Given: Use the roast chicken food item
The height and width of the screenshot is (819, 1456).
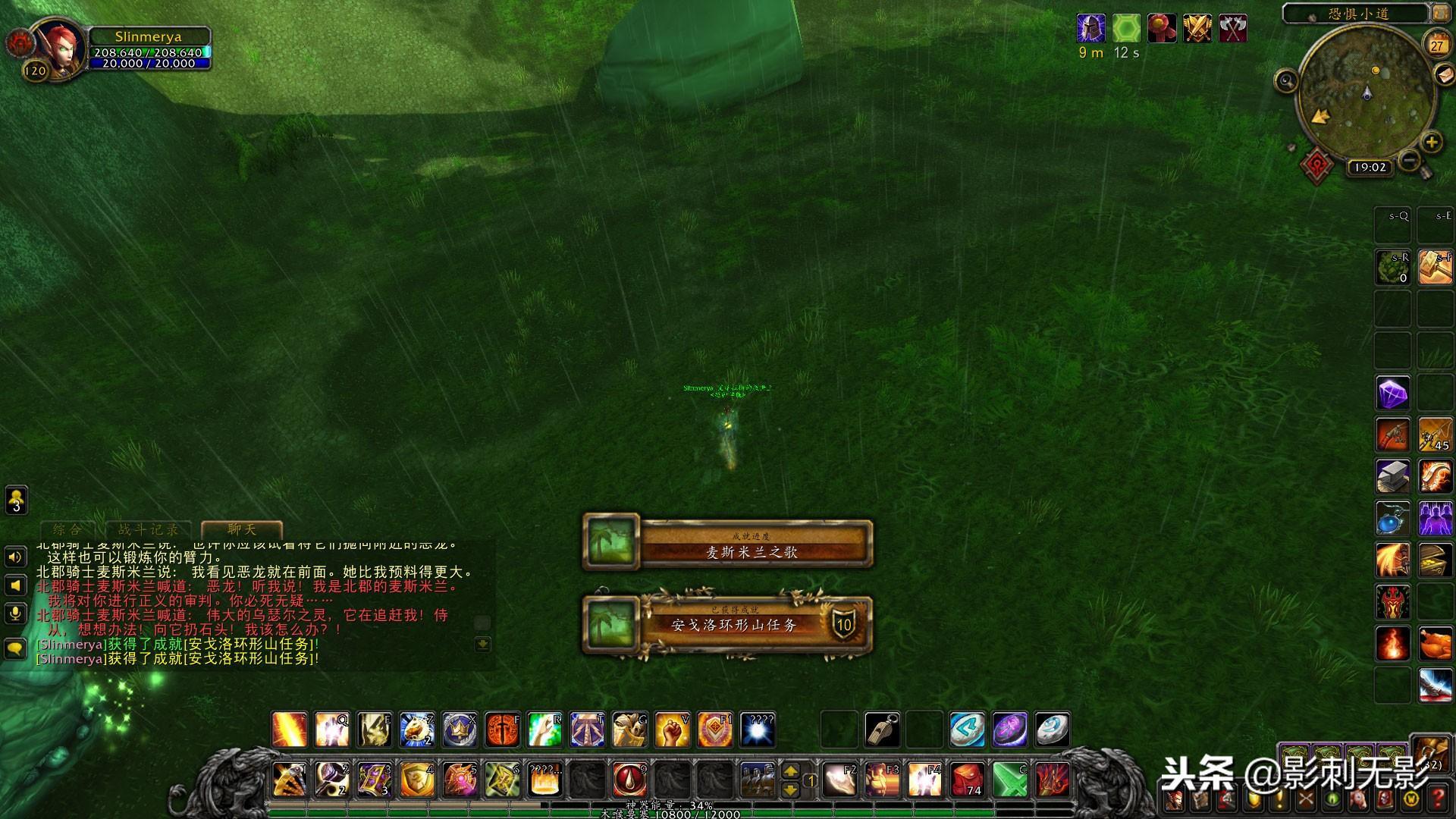Looking at the screenshot, I should coord(1435,645).
